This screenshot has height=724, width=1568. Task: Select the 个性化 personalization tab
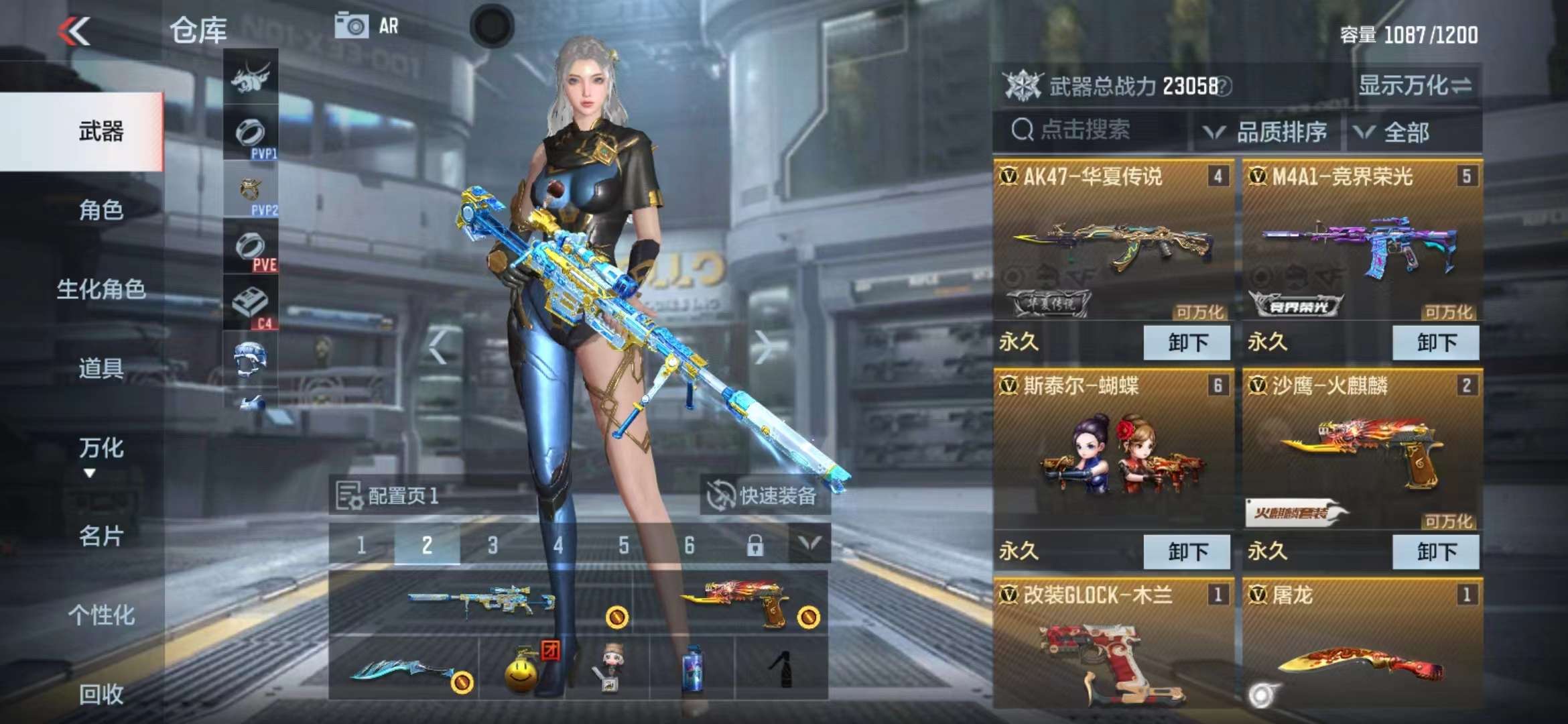pos(101,615)
